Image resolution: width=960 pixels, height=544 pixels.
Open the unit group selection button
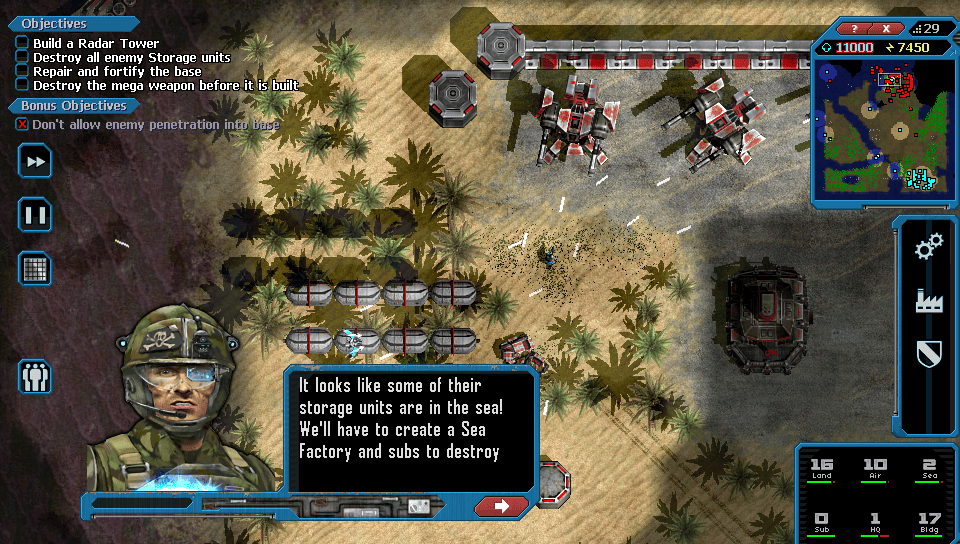(35, 376)
